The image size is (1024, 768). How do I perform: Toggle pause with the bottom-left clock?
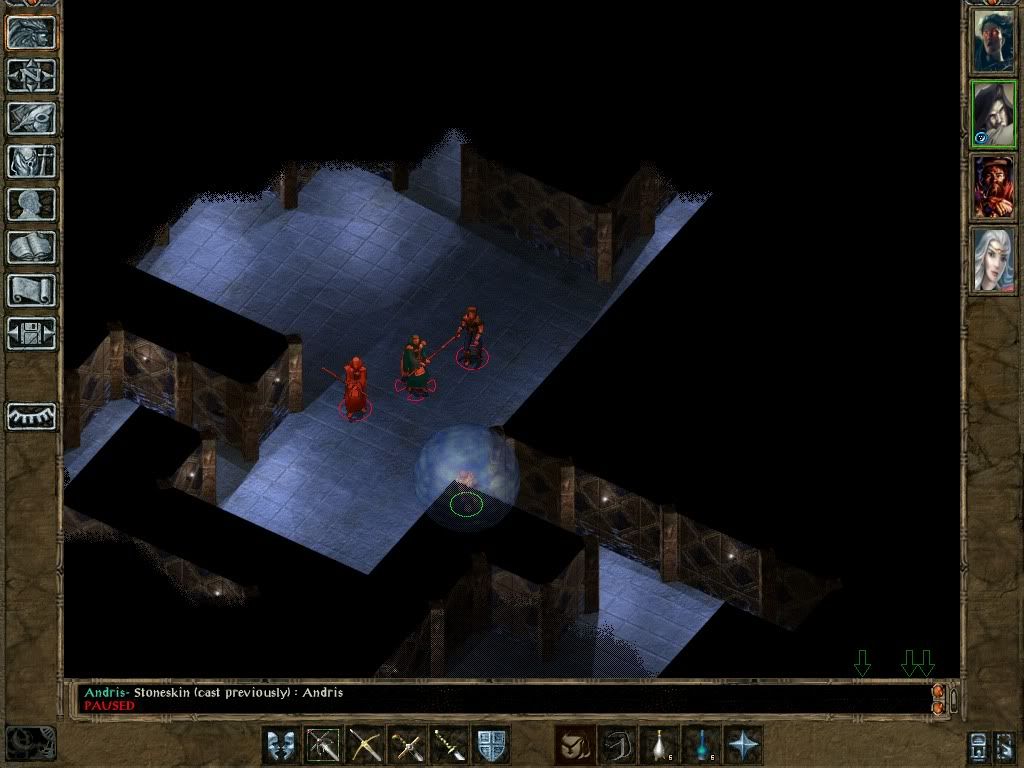30,744
